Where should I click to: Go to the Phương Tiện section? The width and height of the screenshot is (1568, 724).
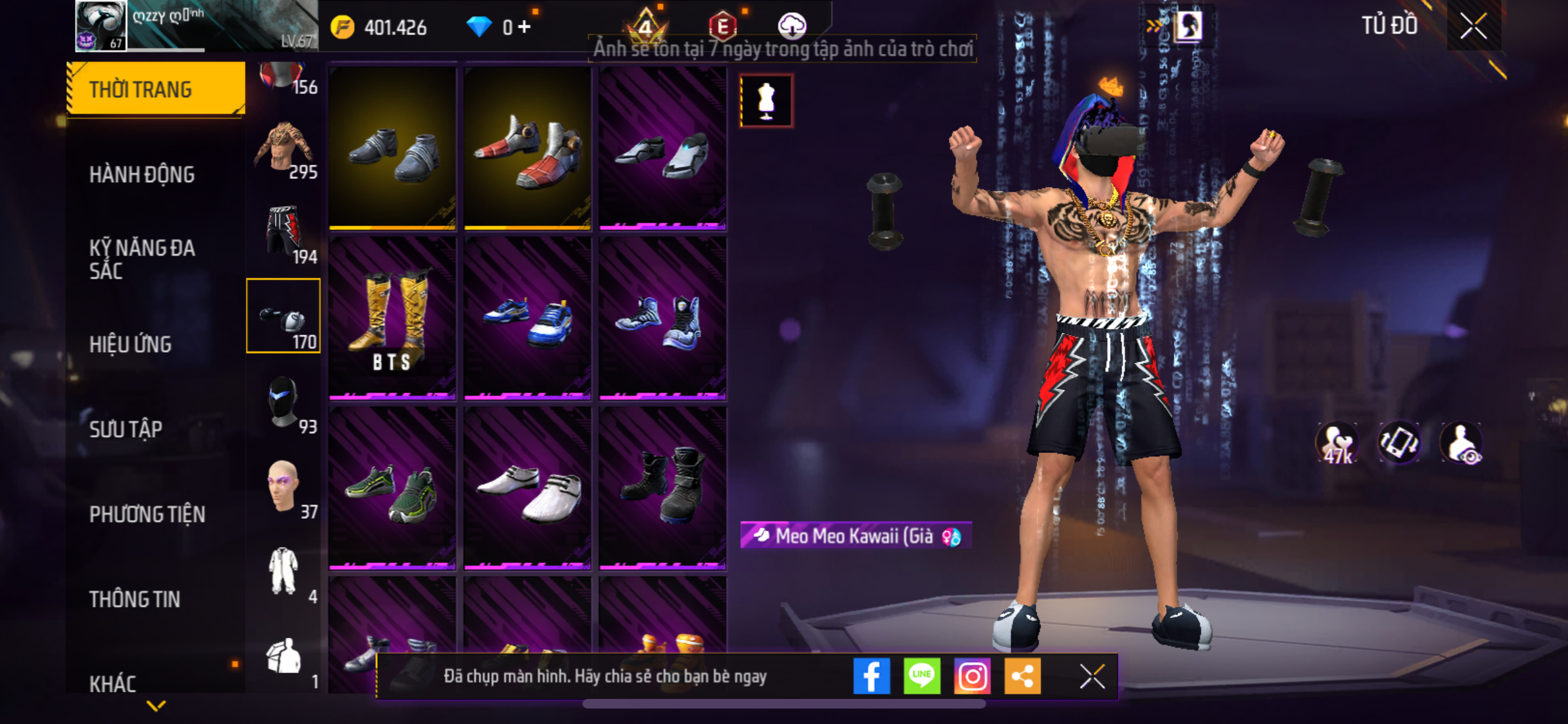[x=147, y=514]
